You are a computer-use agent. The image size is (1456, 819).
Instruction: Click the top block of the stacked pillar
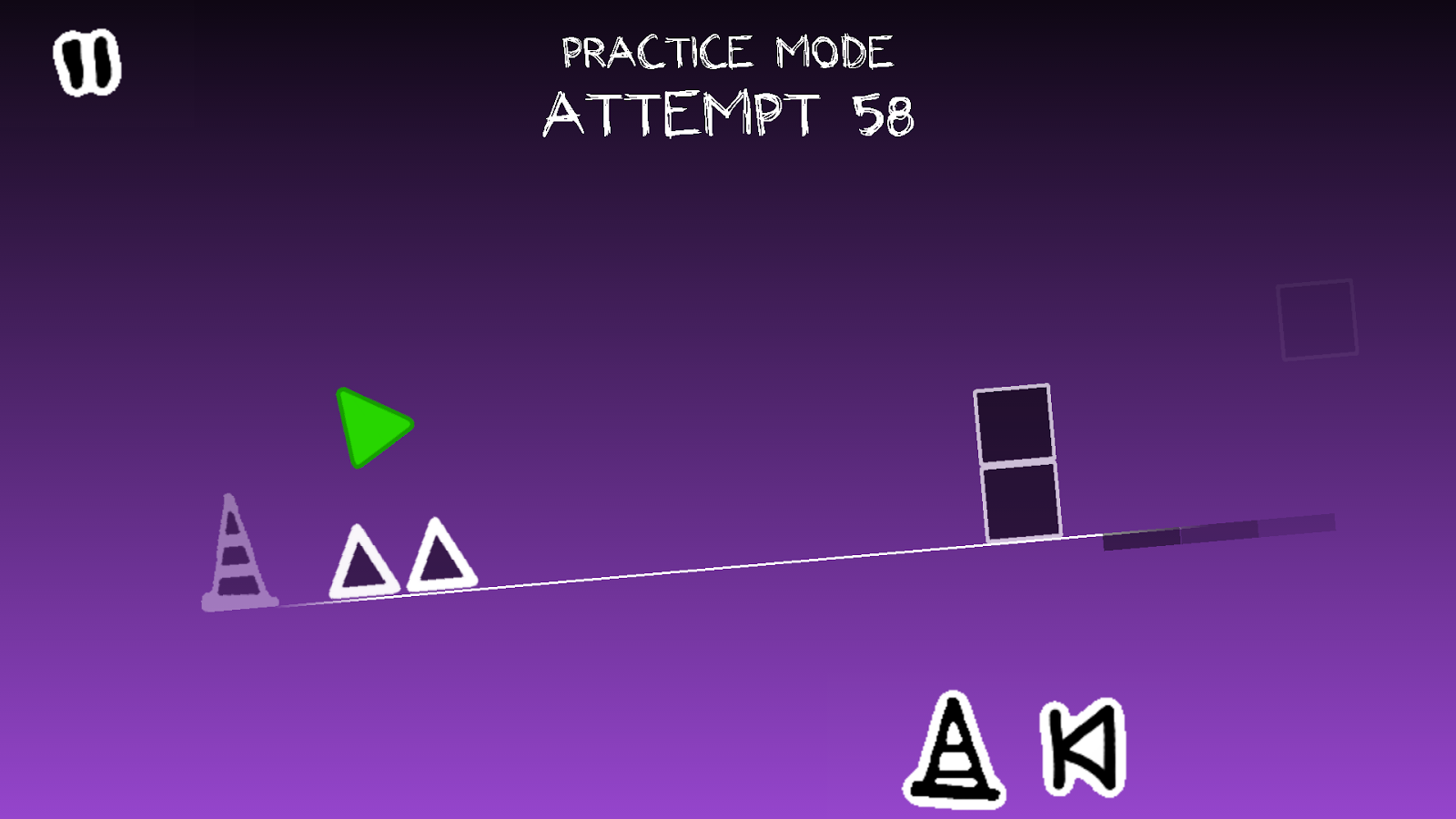point(1013,424)
